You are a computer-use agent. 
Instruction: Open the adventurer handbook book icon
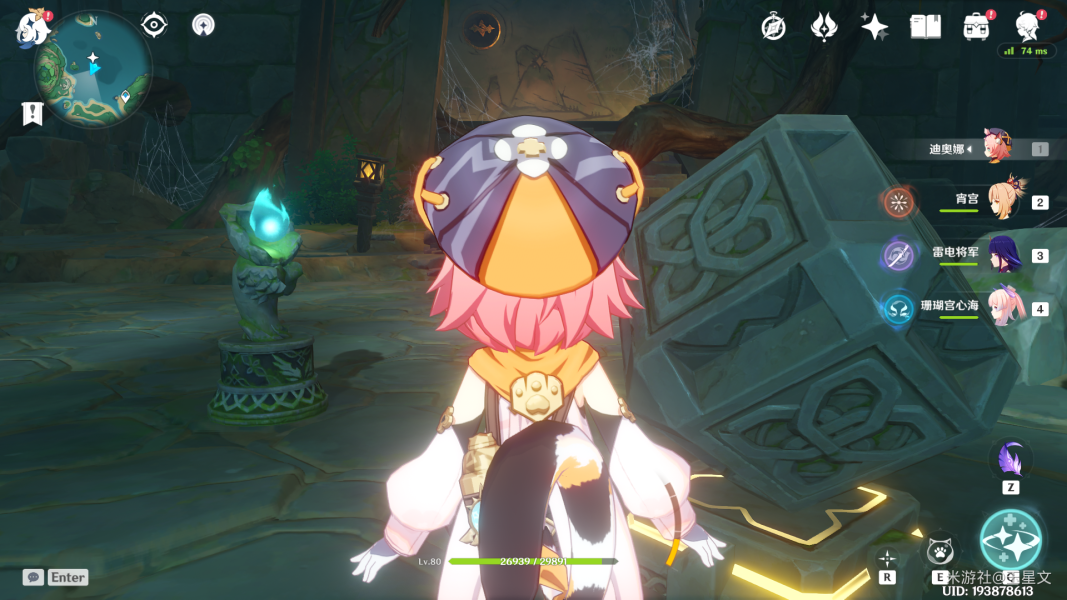(925, 27)
